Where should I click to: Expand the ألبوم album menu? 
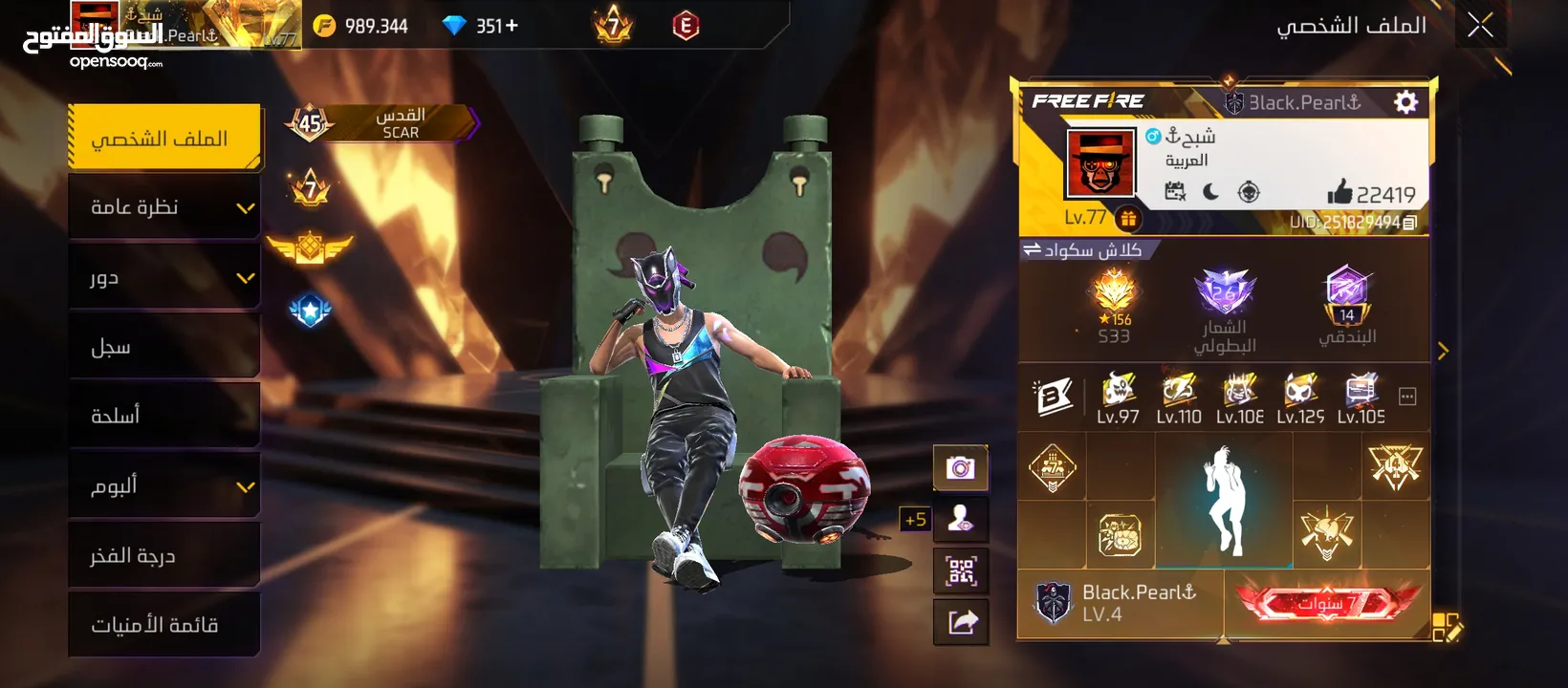coord(164,486)
